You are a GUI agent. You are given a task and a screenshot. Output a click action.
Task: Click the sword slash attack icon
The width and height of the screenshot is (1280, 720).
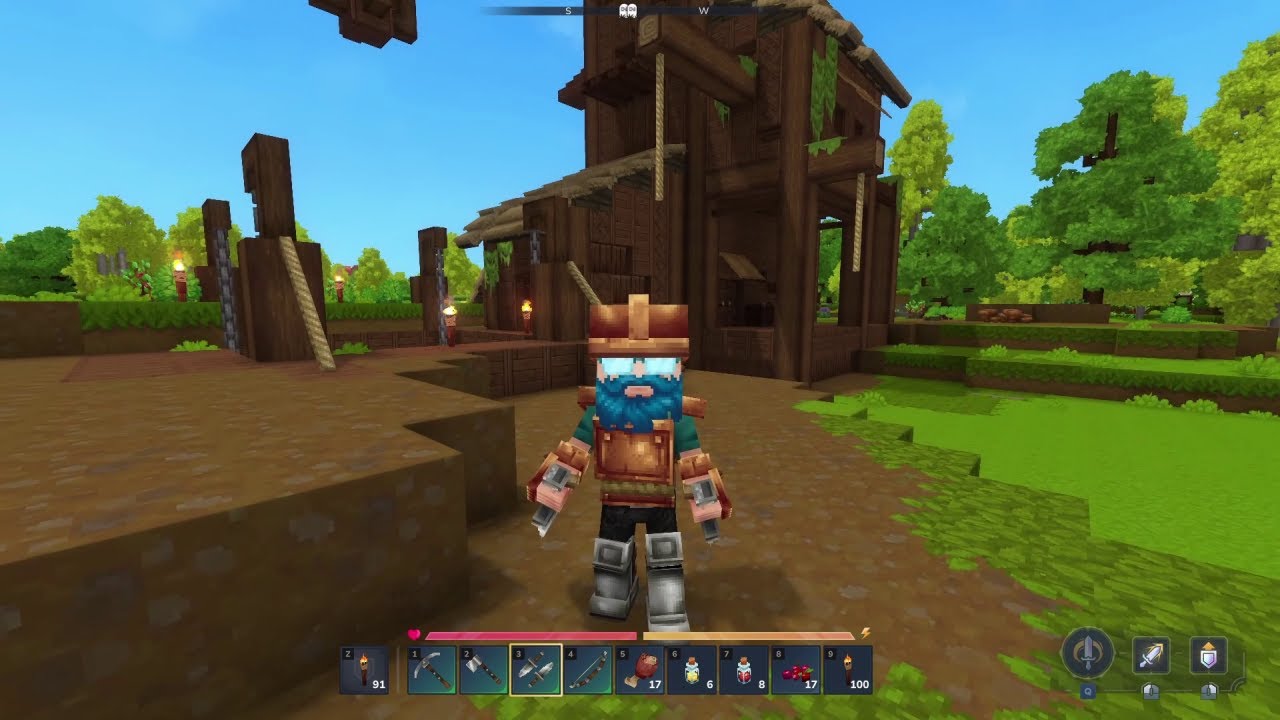click(x=1151, y=656)
